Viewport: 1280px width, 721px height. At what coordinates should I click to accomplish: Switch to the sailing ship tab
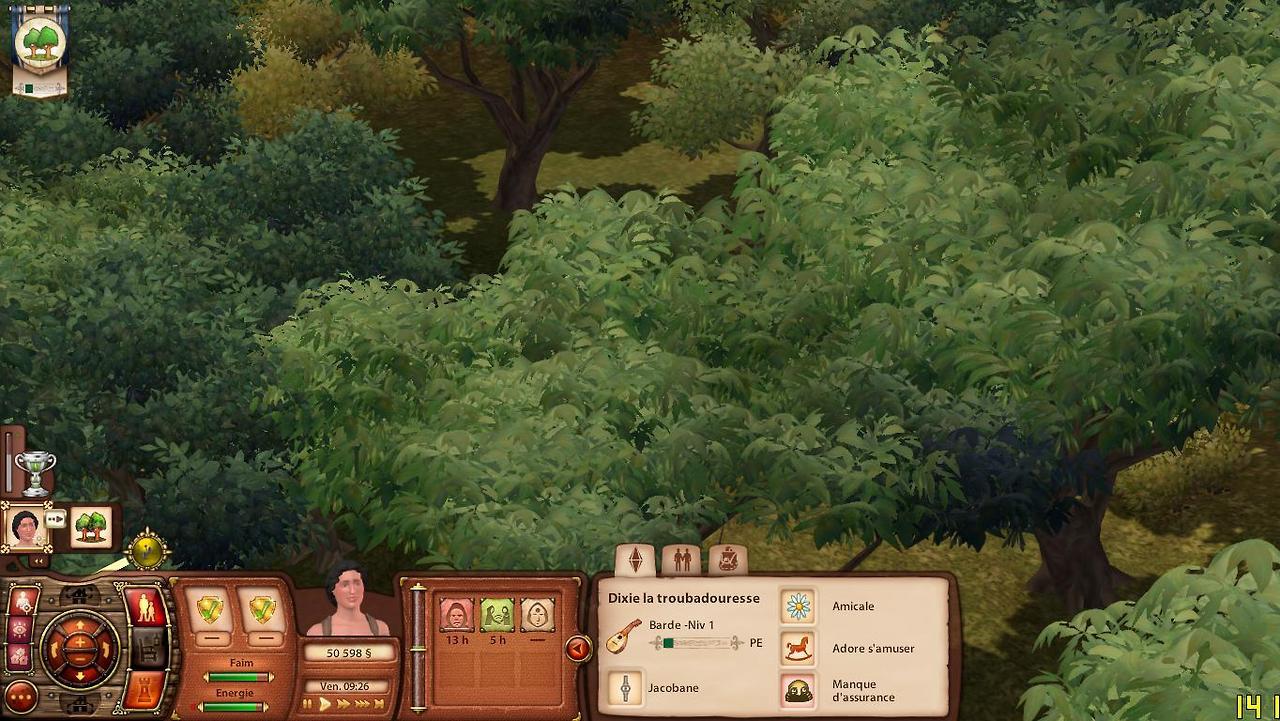coord(728,560)
